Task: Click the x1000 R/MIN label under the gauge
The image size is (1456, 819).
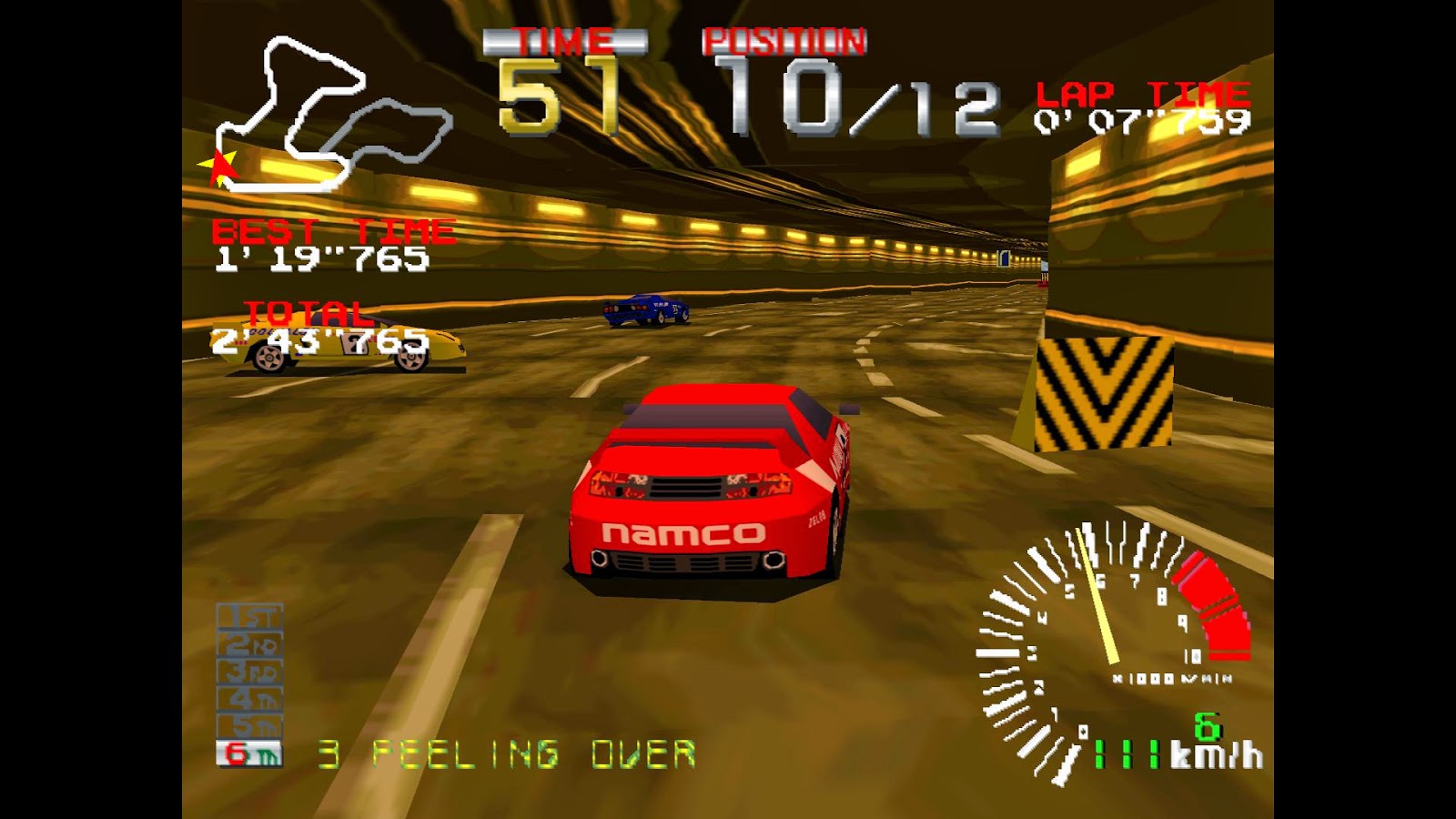Action: [1169, 676]
